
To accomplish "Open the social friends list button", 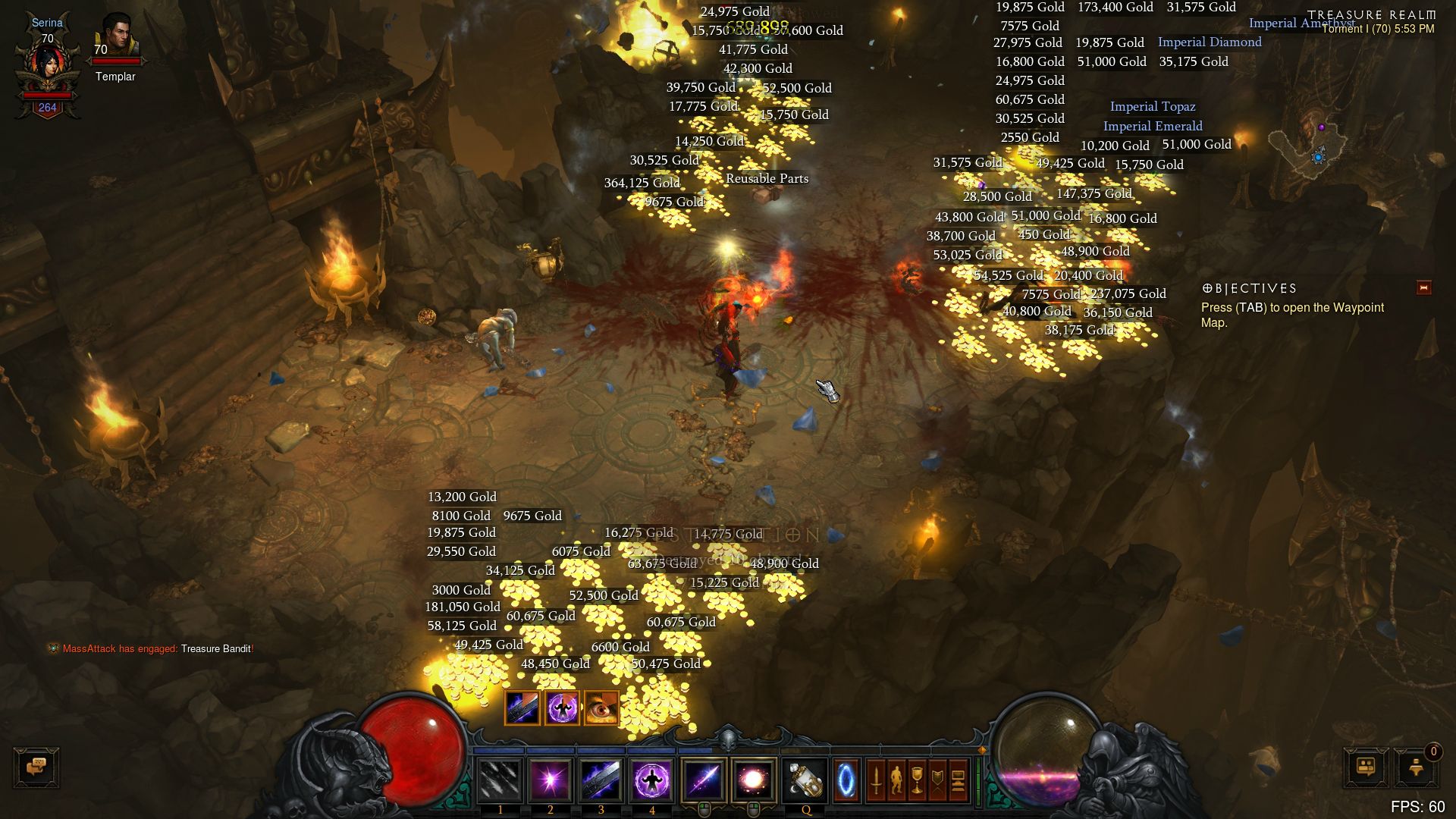I will tap(1366, 767).
